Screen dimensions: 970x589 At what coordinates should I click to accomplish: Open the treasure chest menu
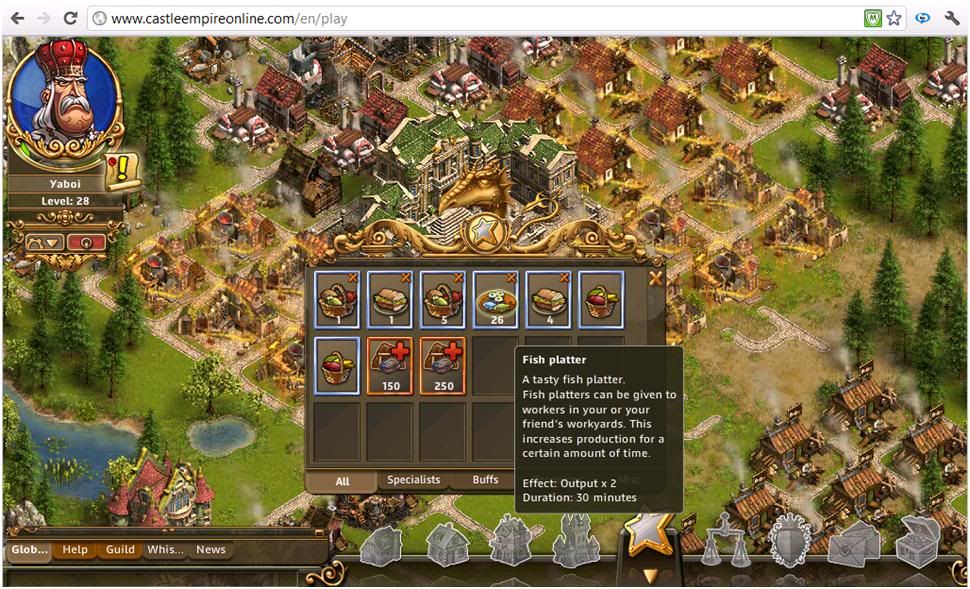pyautogui.click(x=916, y=542)
